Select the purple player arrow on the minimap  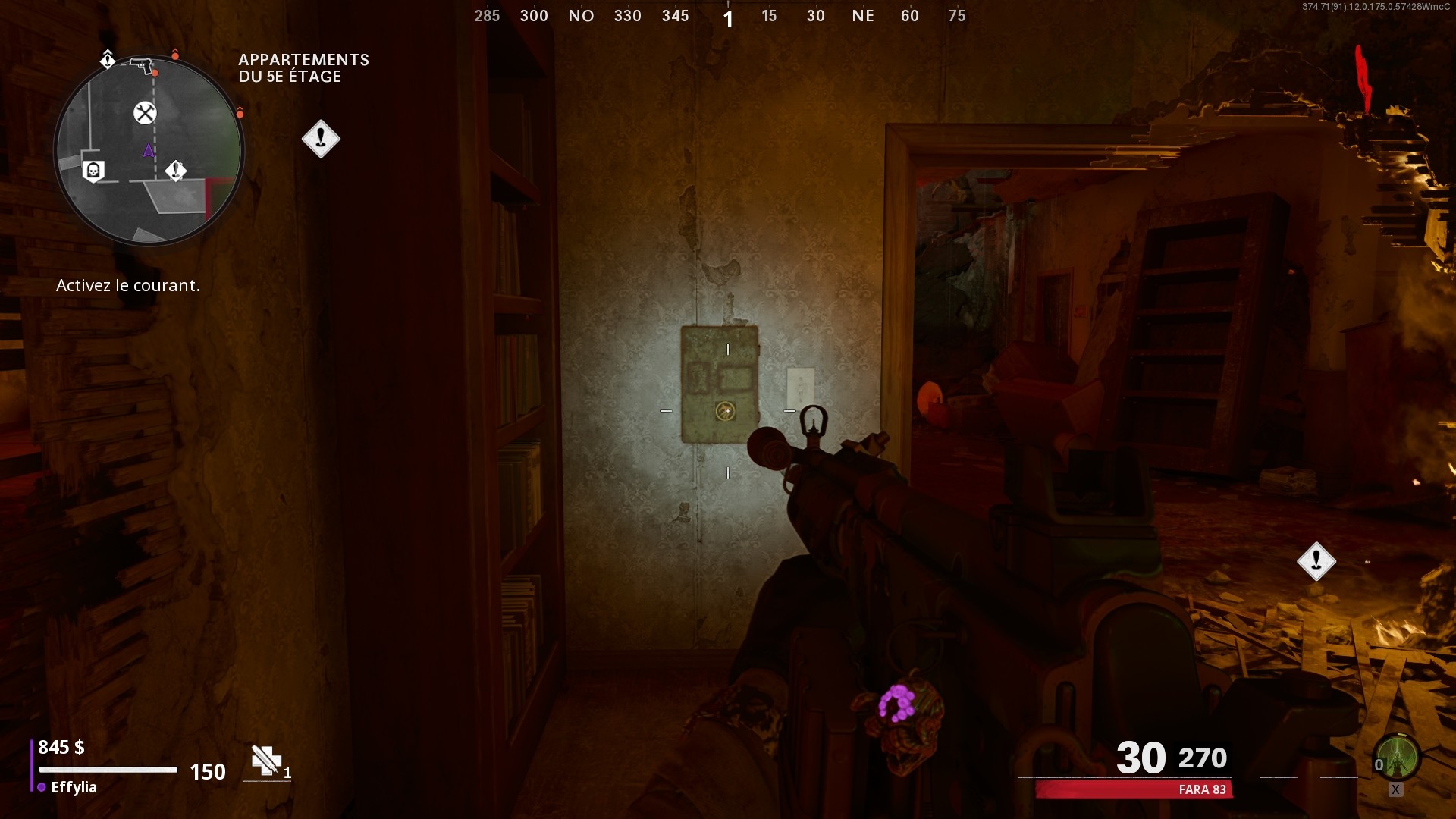148,151
